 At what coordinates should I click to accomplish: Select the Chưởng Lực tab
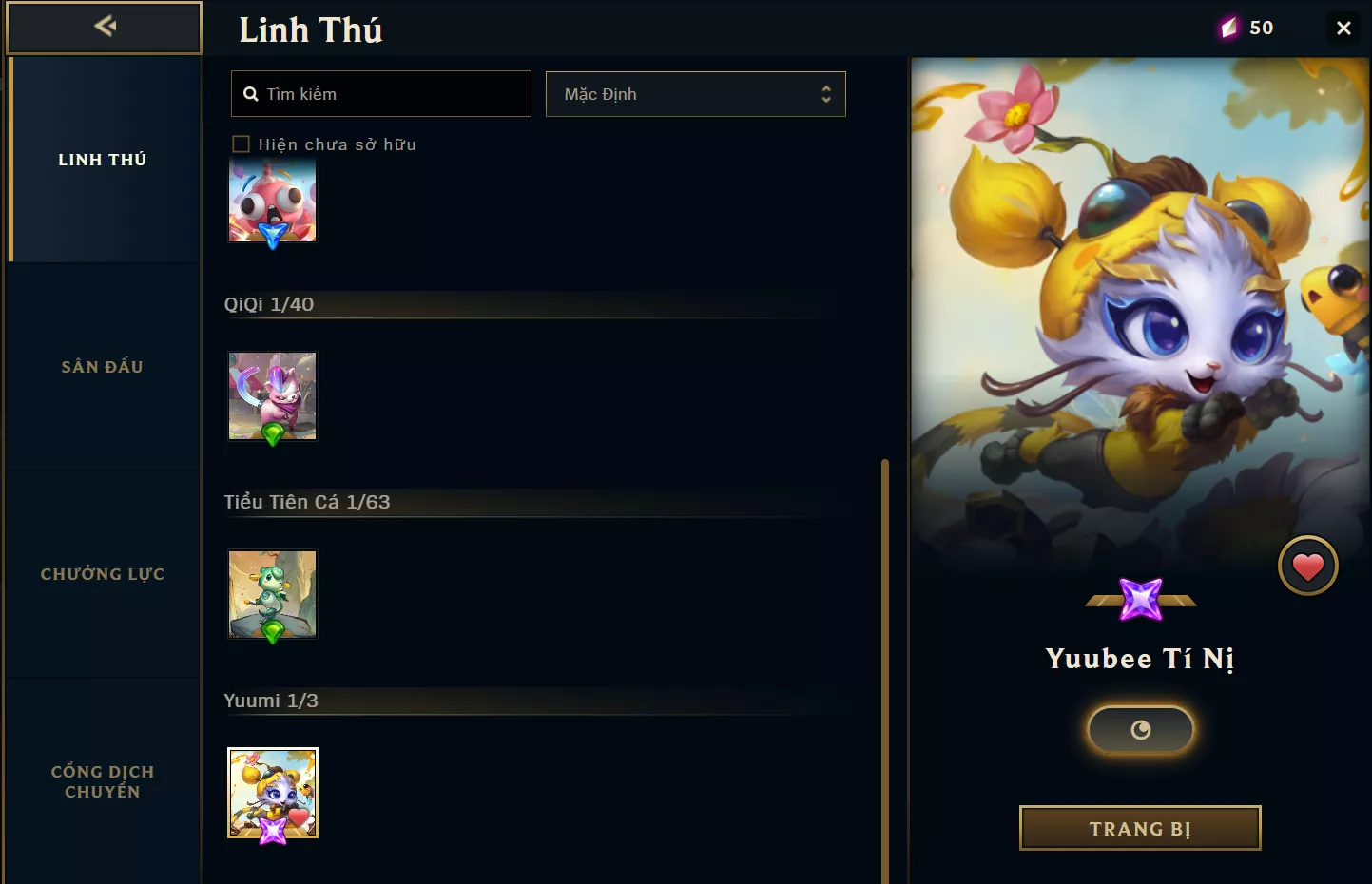(x=103, y=574)
